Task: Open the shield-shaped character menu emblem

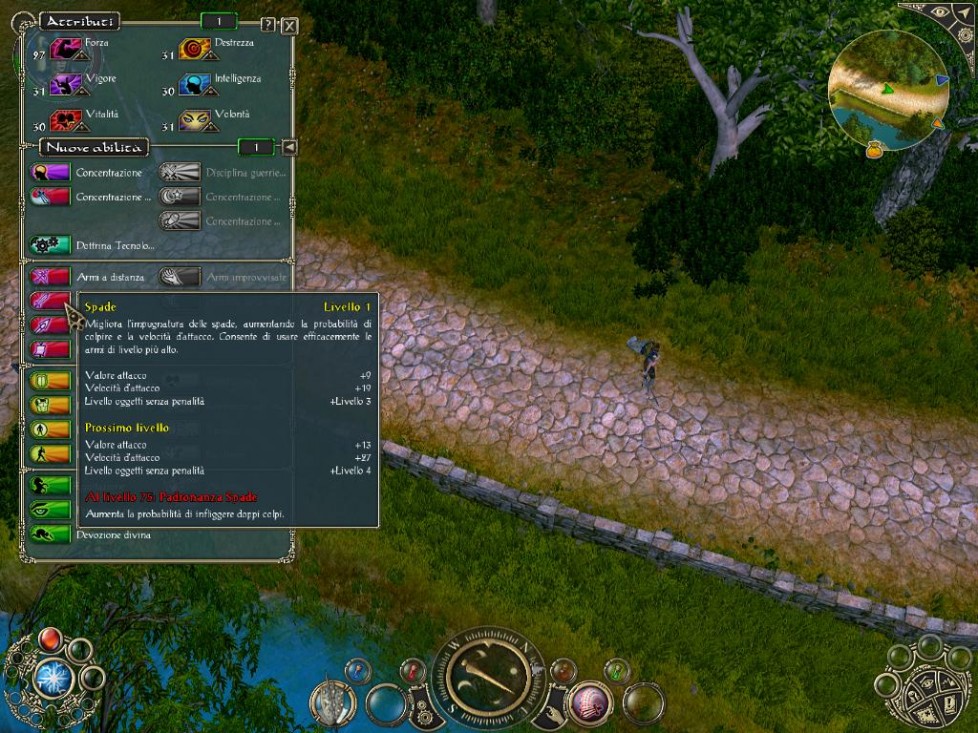Action: tap(333, 702)
